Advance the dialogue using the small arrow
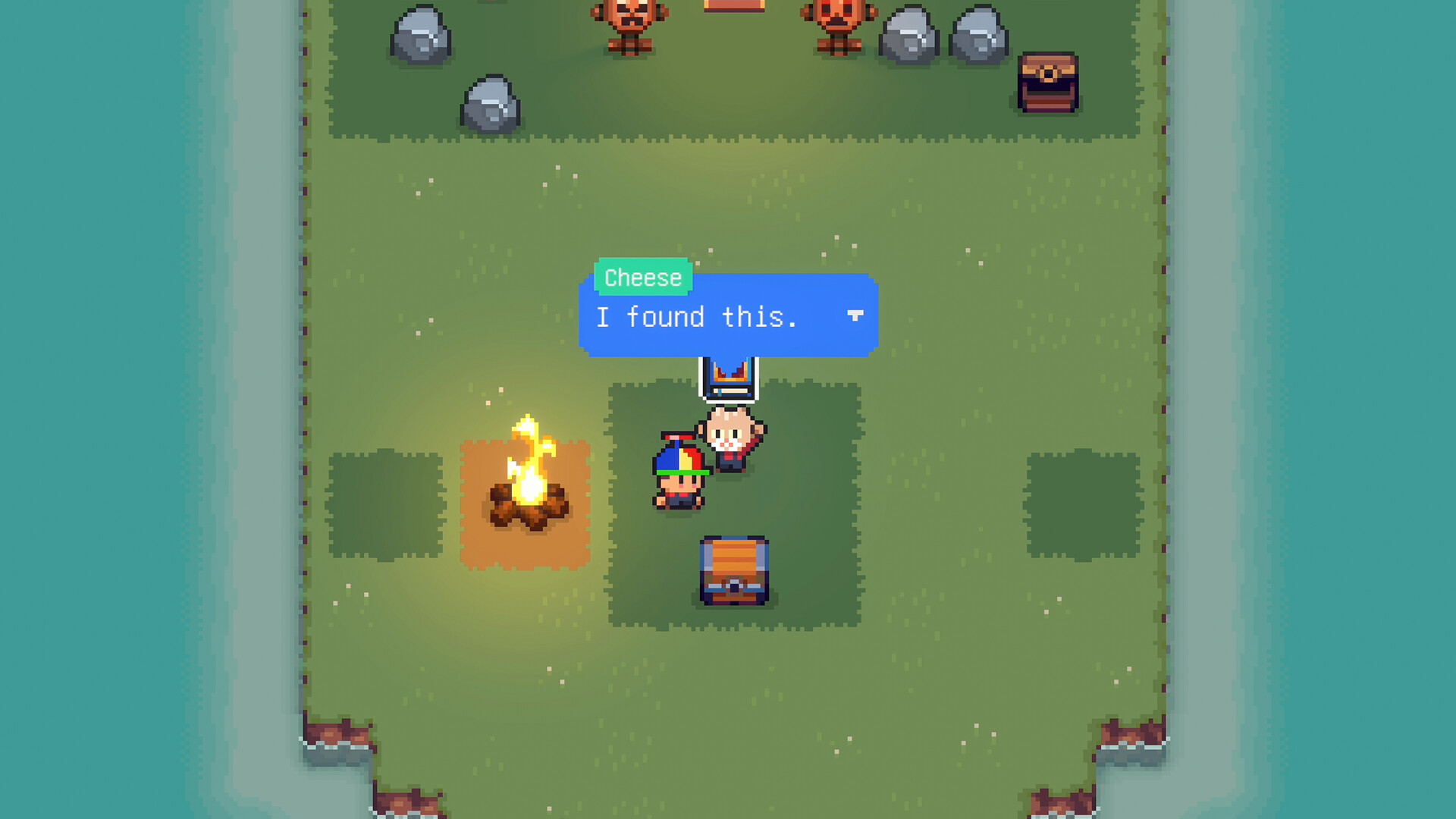This screenshot has height=819, width=1456. [x=855, y=317]
